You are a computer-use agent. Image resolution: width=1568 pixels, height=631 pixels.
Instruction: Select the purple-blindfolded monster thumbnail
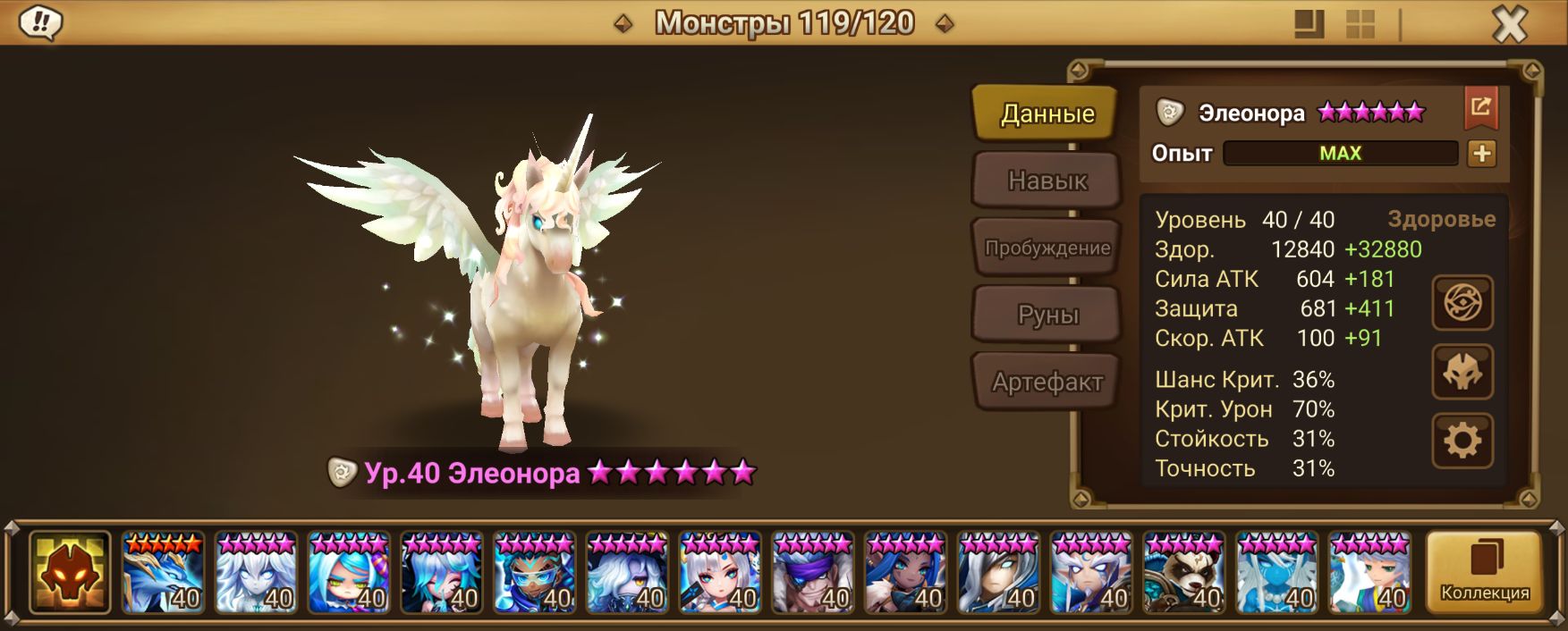[x=812, y=572]
